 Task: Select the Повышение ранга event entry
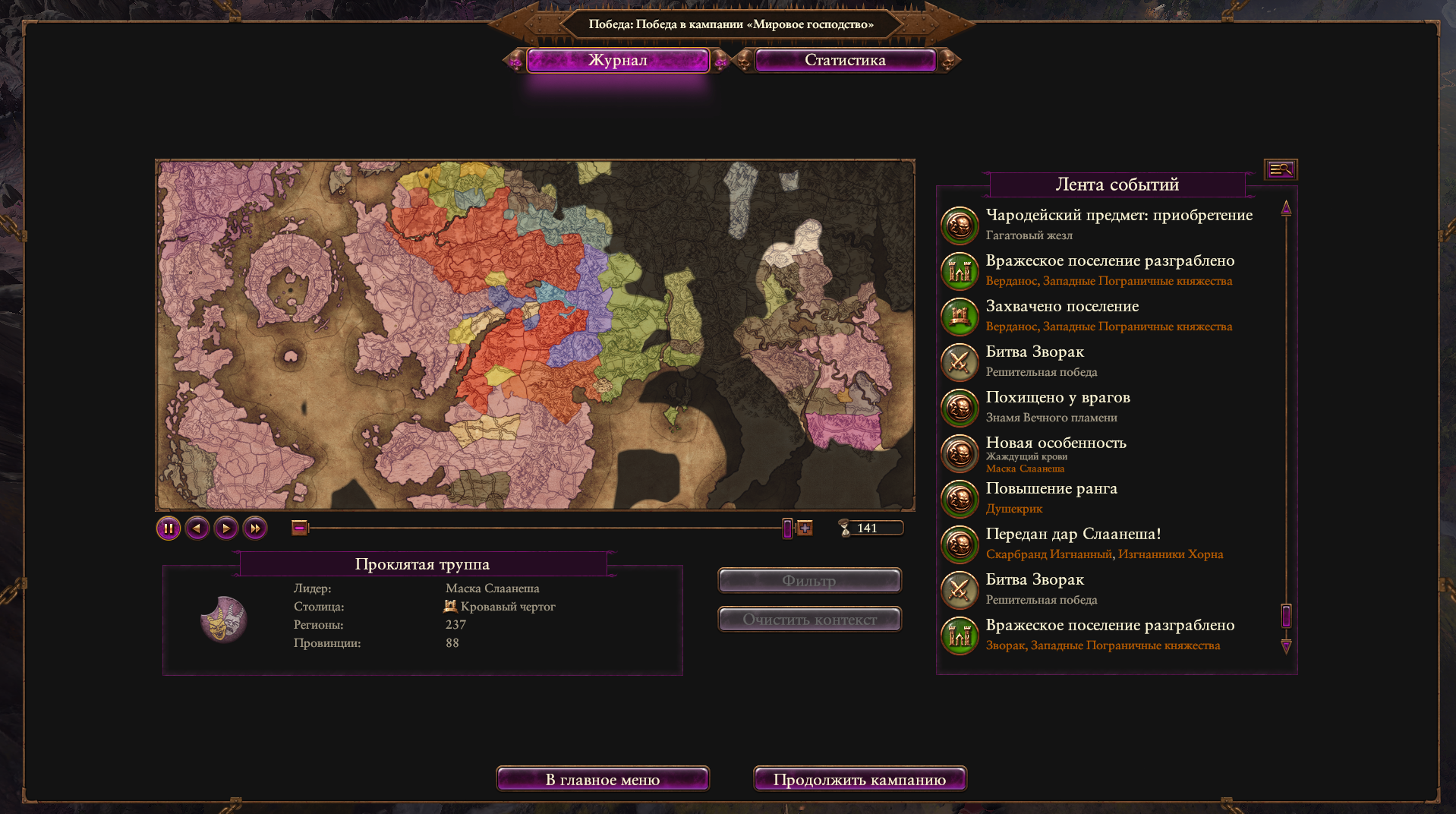click(x=1051, y=489)
